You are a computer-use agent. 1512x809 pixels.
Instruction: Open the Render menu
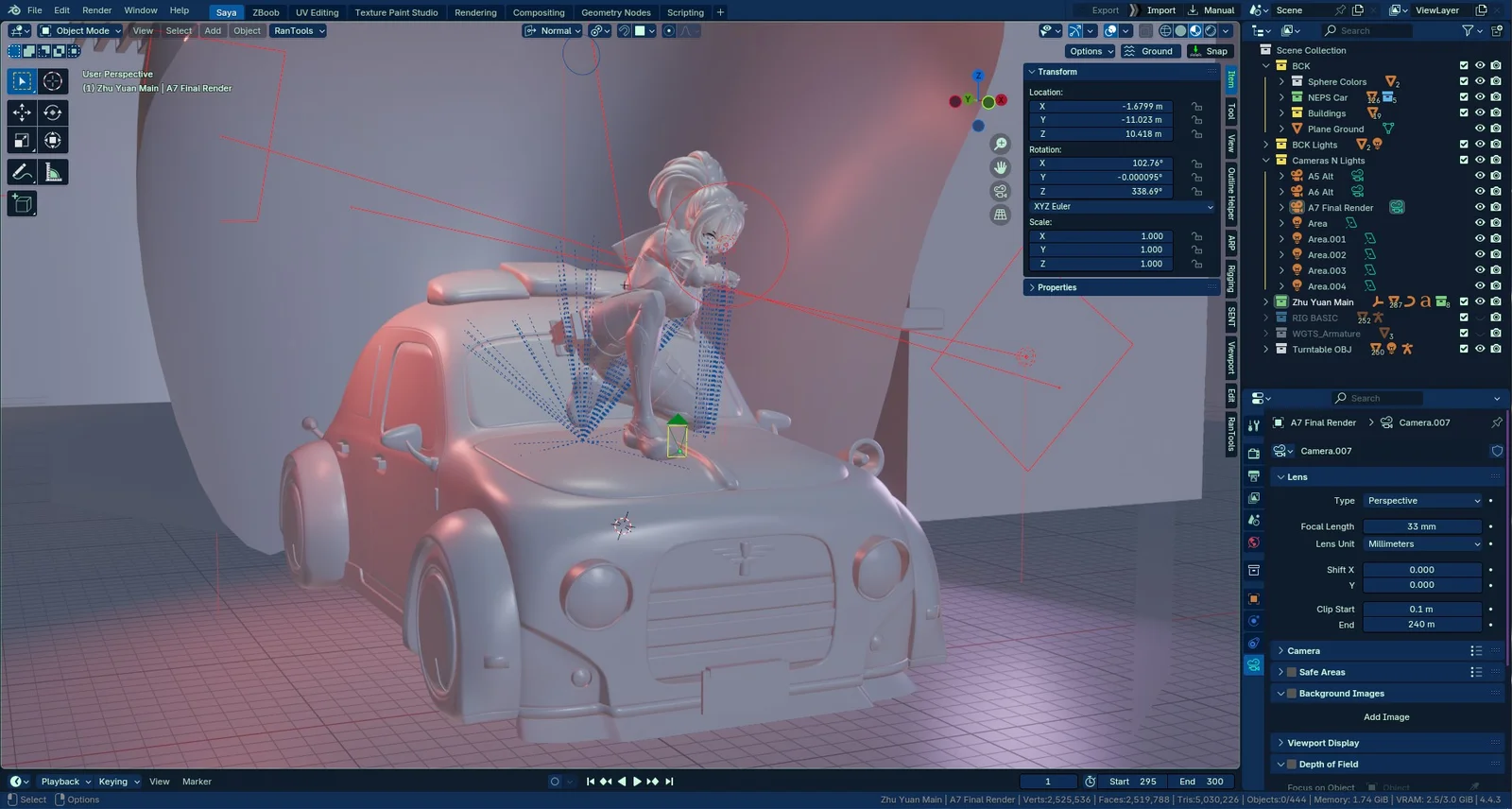pos(96,10)
